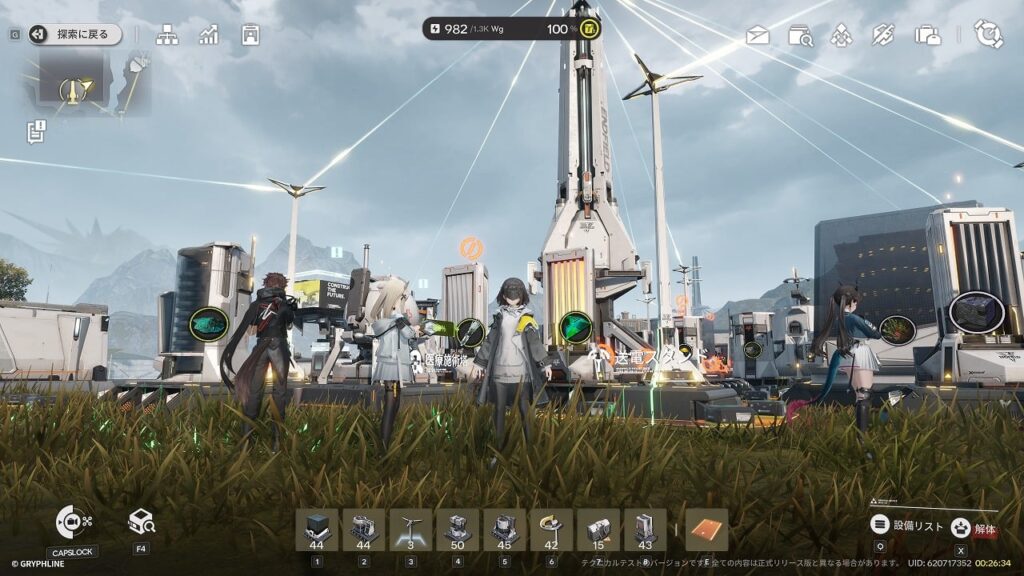Click the 探索に戻る return button

pos(74,34)
